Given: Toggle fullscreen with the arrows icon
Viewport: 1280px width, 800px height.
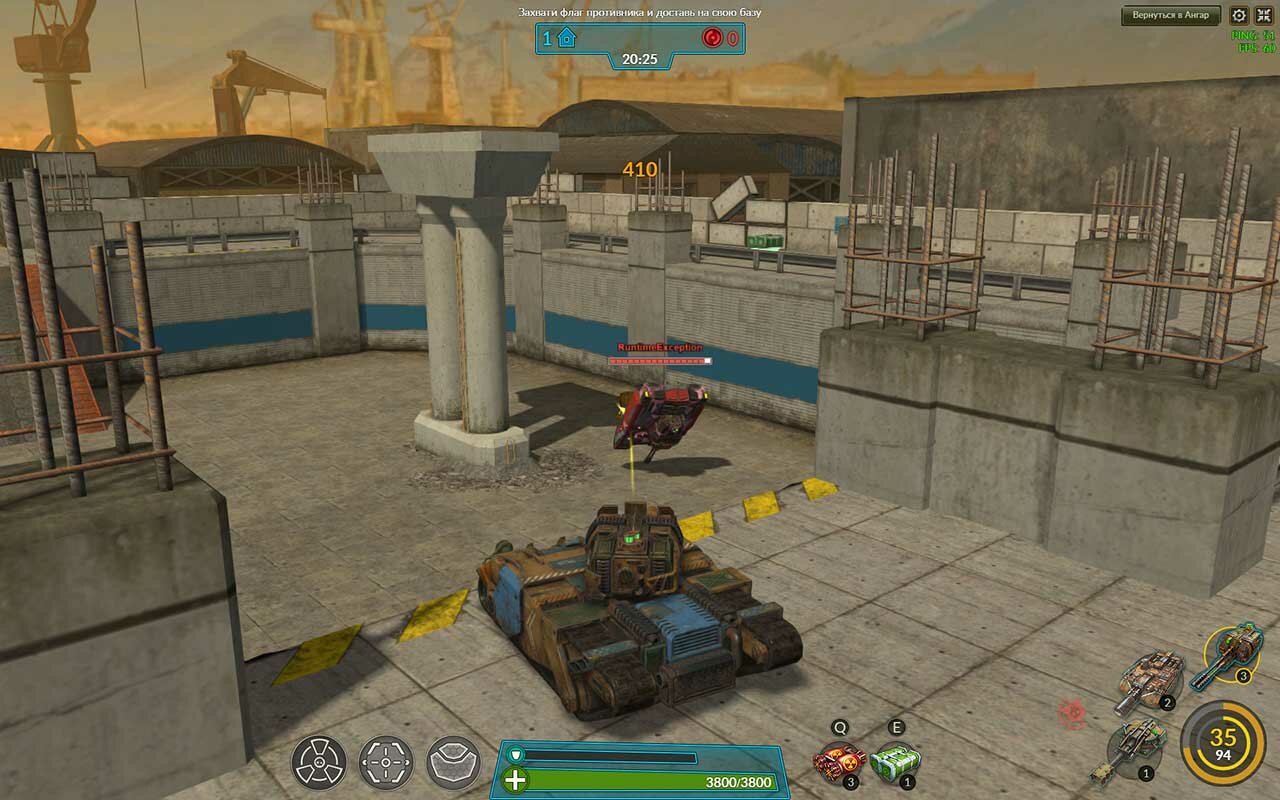Looking at the screenshot, I should [x=1264, y=15].
